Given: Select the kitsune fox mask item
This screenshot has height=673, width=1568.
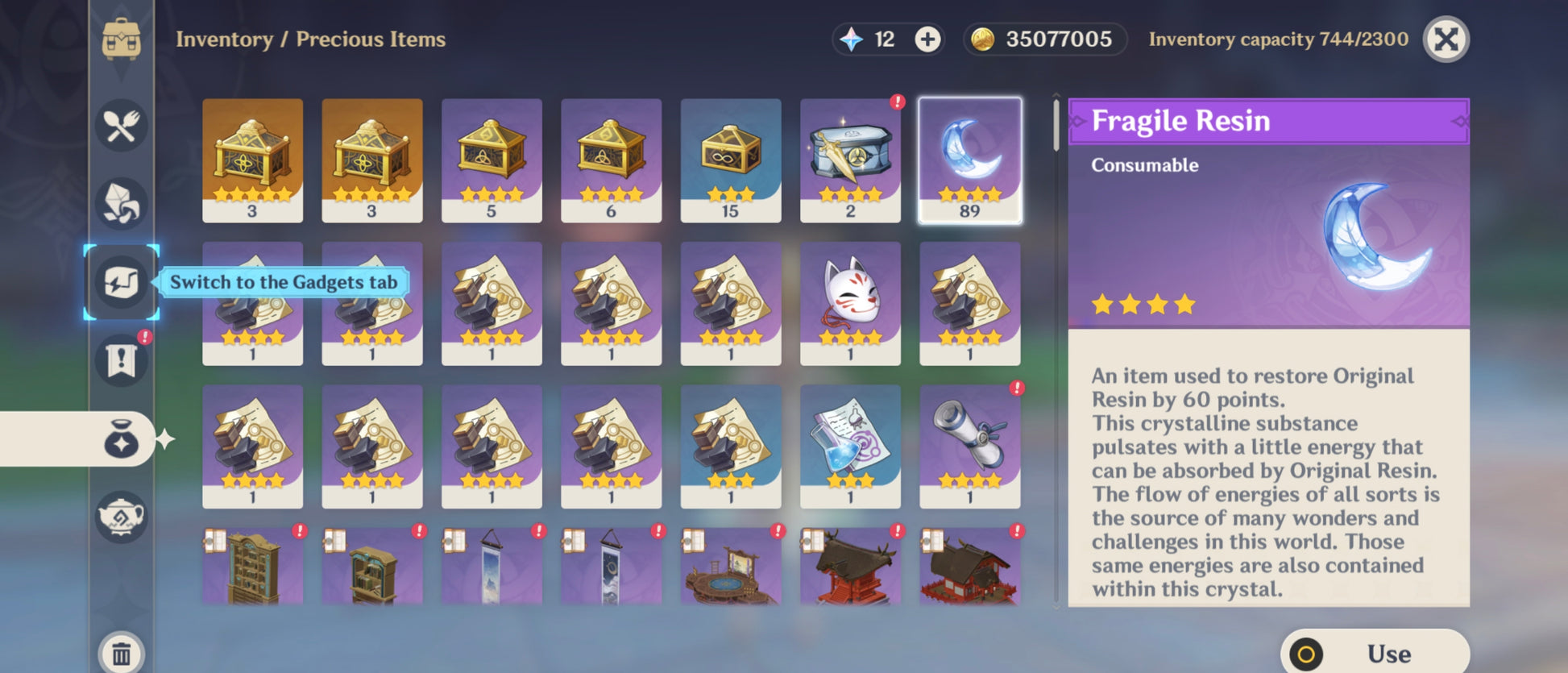Looking at the screenshot, I should [x=850, y=303].
